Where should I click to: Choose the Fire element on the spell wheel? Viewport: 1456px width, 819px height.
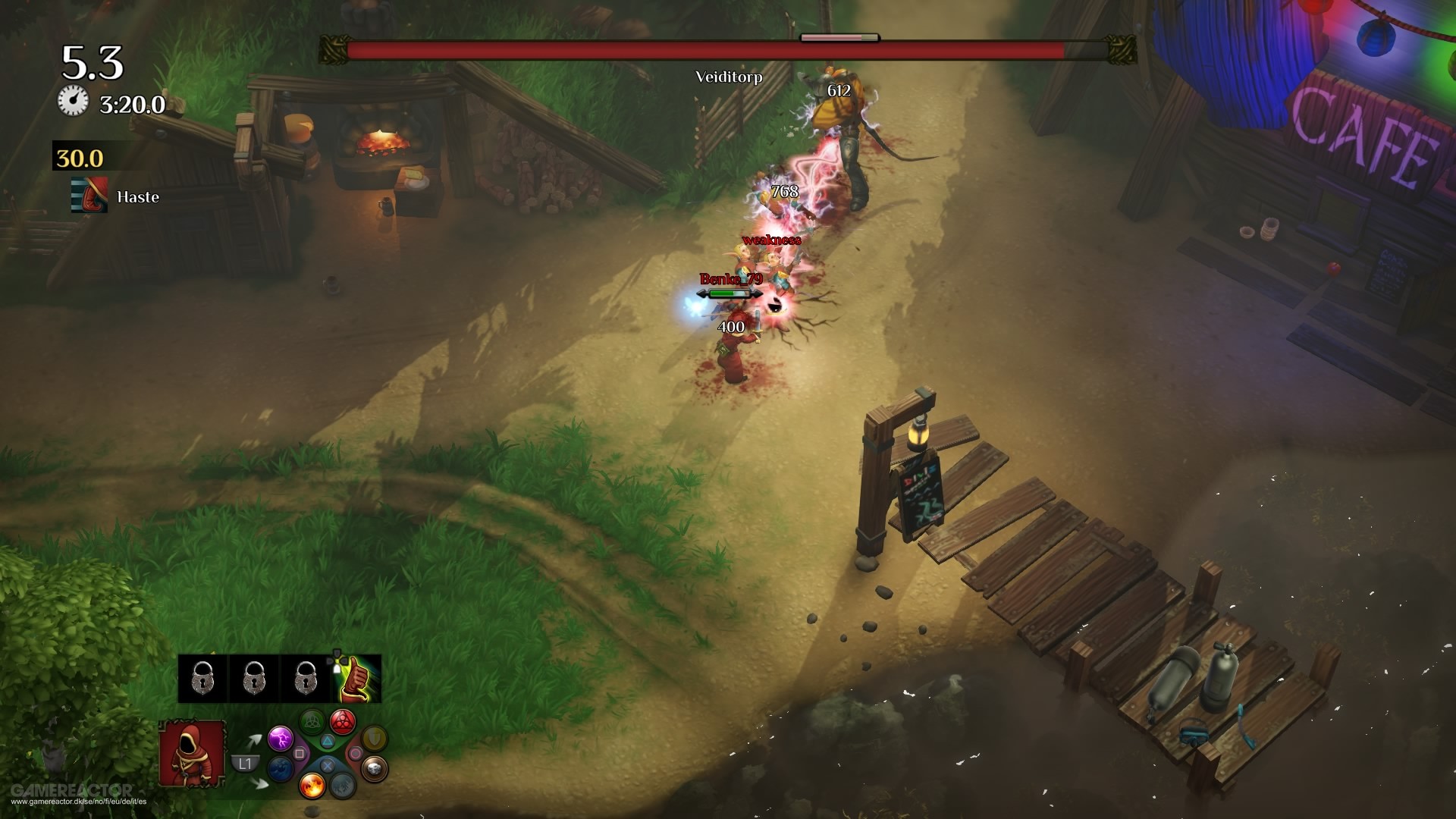(x=312, y=786)
